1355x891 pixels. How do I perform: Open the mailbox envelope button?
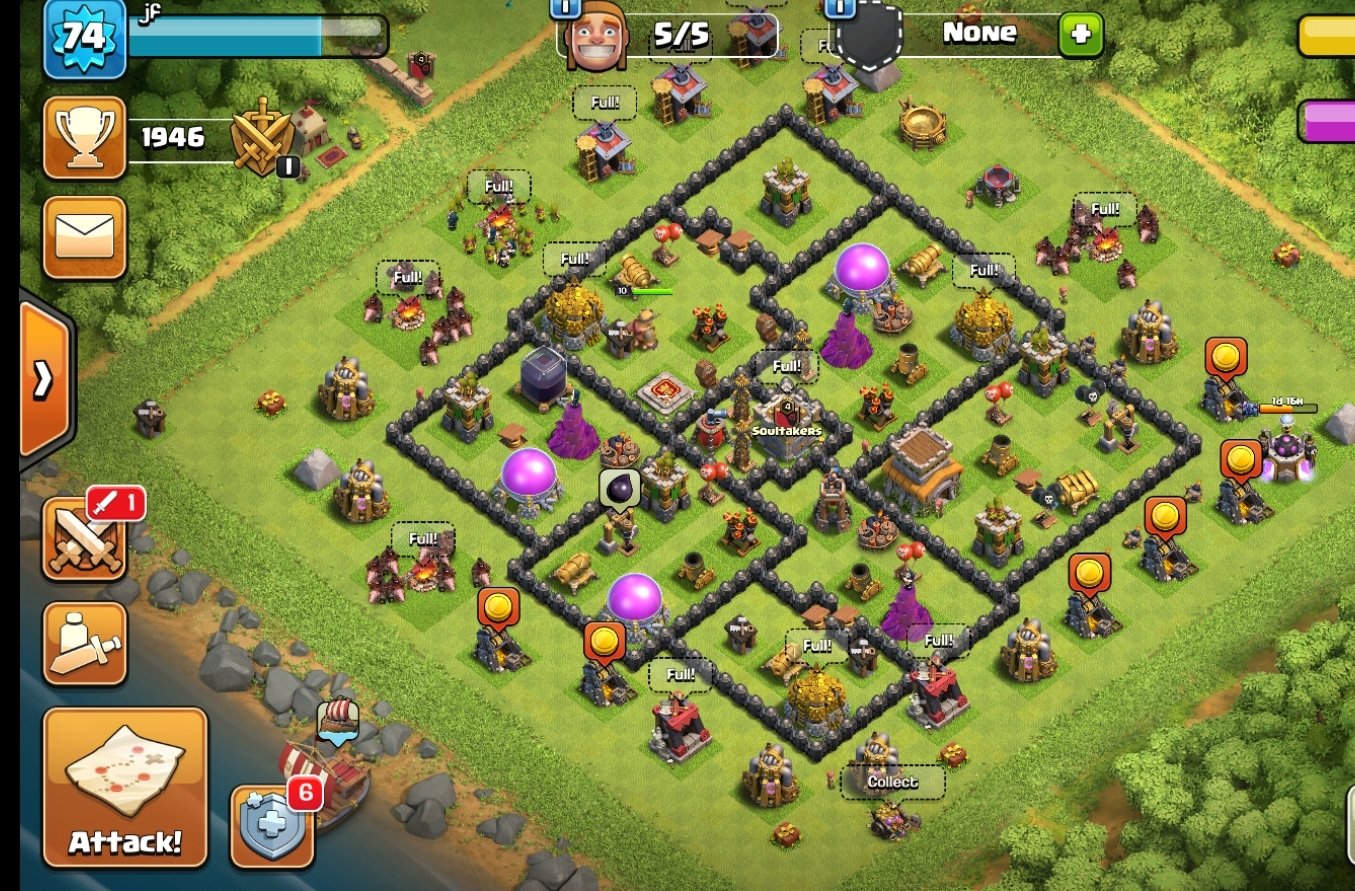point(84,237)
